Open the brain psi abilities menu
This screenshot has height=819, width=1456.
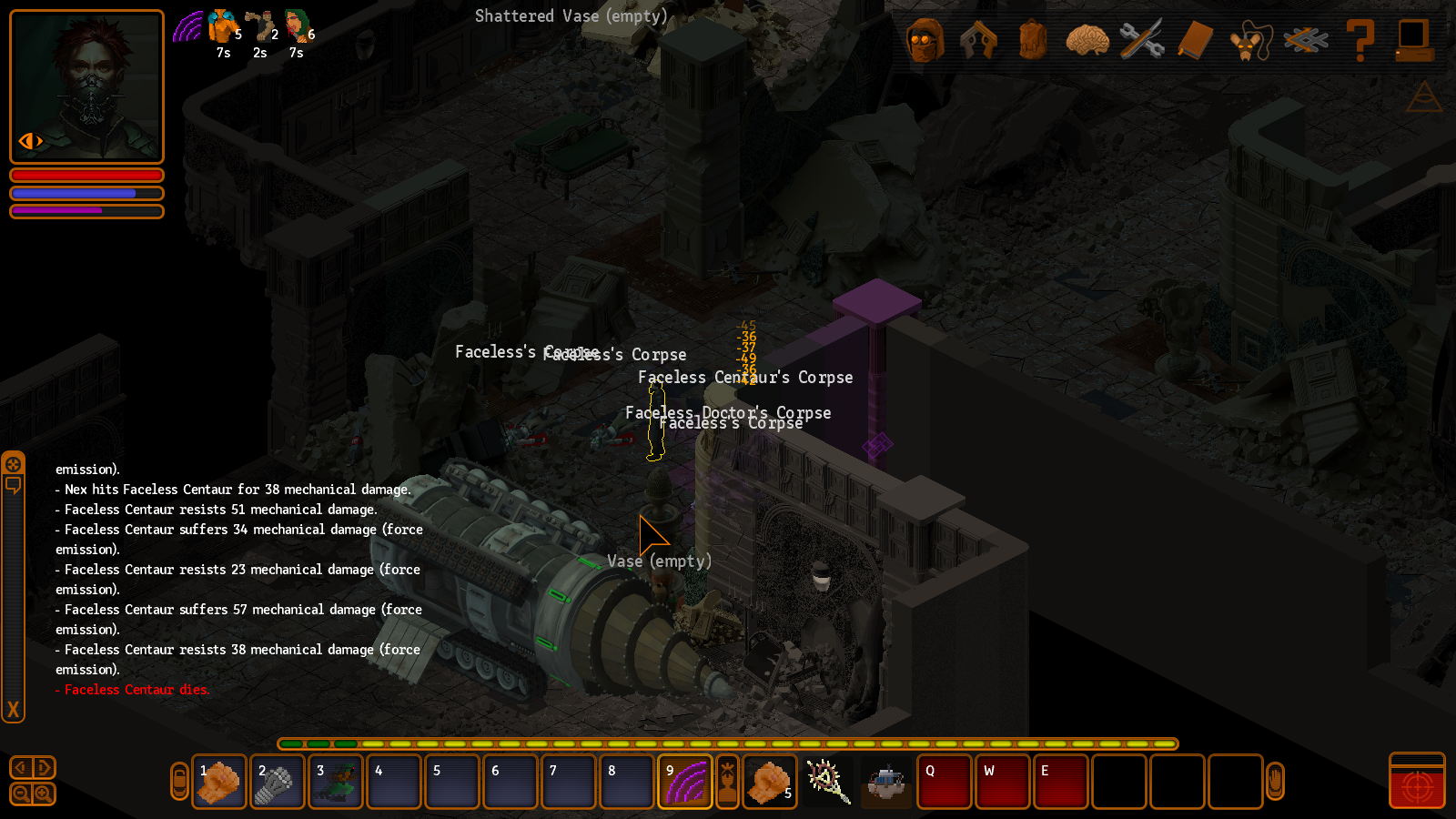coord(1087,41)
